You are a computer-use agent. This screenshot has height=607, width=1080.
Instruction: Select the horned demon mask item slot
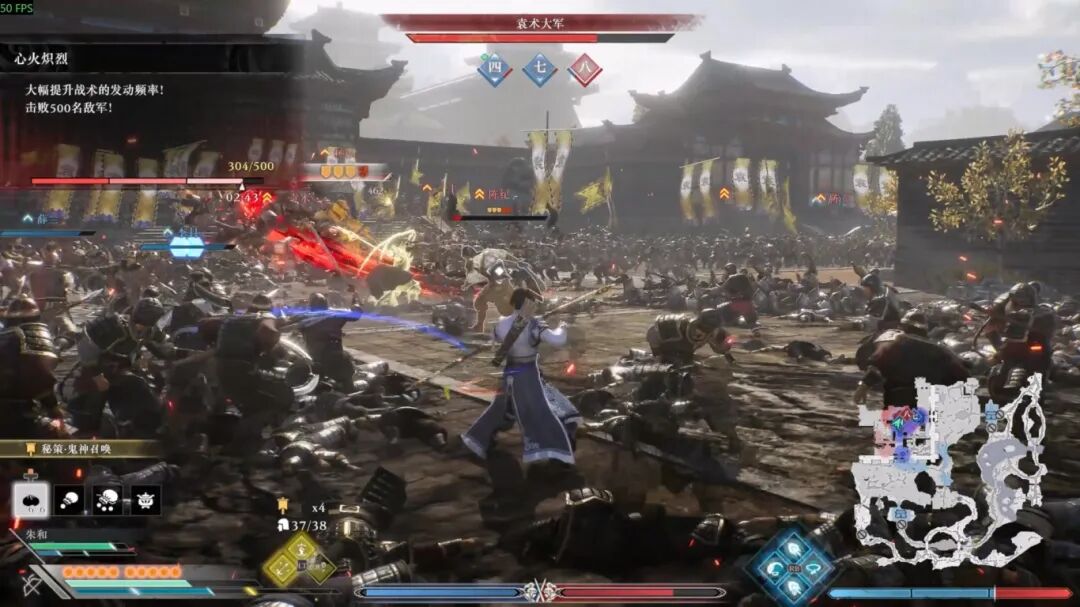pyautogui.click(x=145, y=499)
